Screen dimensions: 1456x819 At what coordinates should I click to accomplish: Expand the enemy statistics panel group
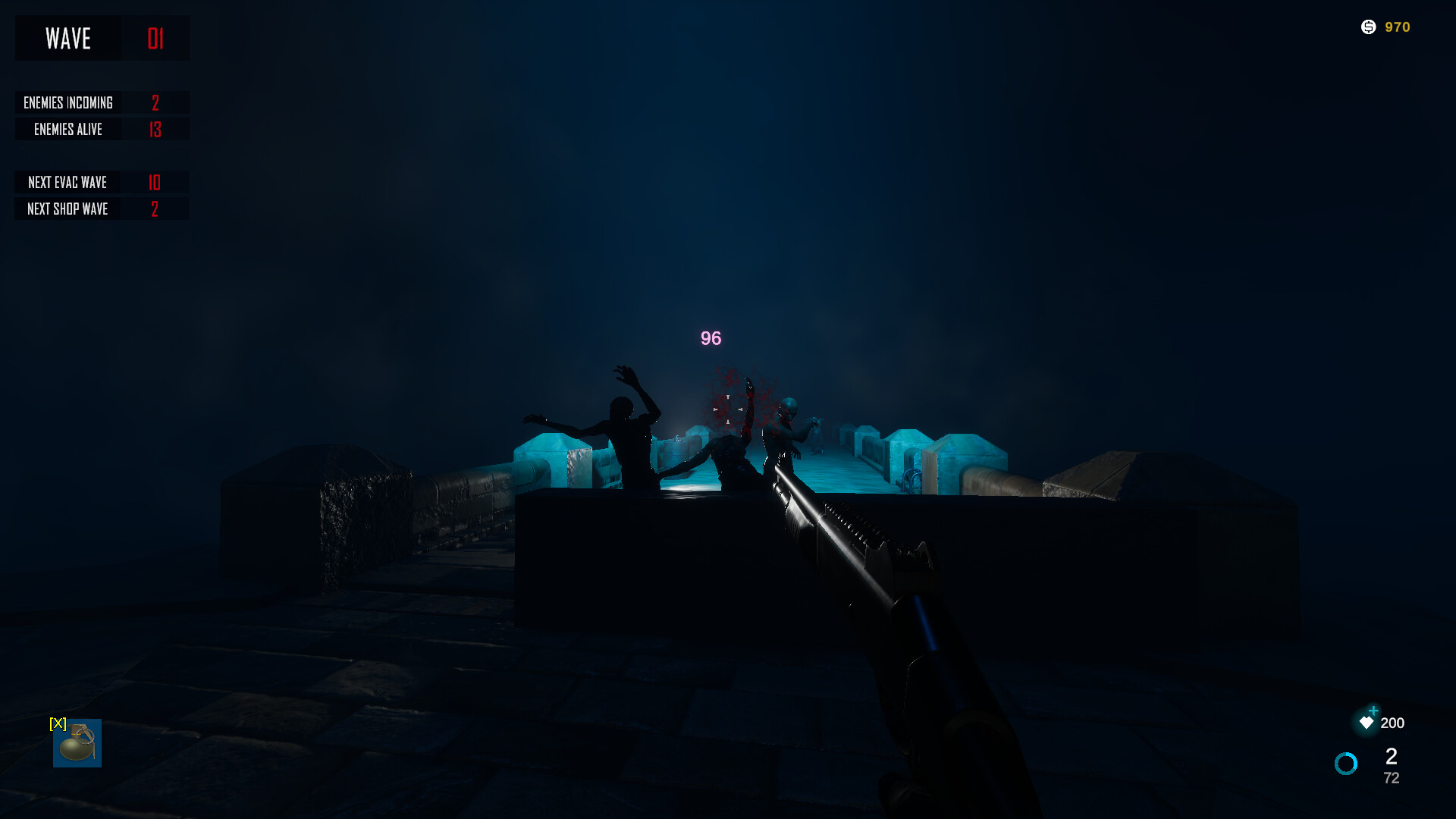(102, 115)
